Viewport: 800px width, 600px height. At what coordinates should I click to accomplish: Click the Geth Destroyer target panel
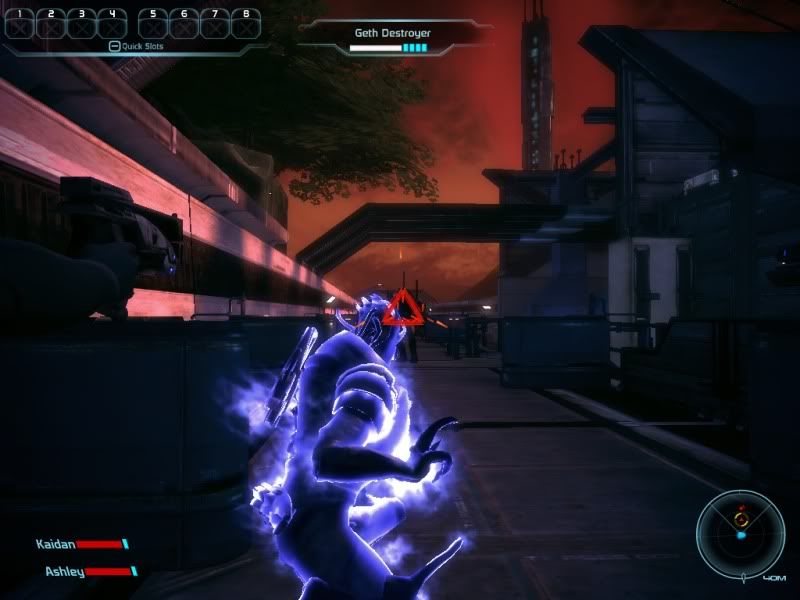(392, 39)
